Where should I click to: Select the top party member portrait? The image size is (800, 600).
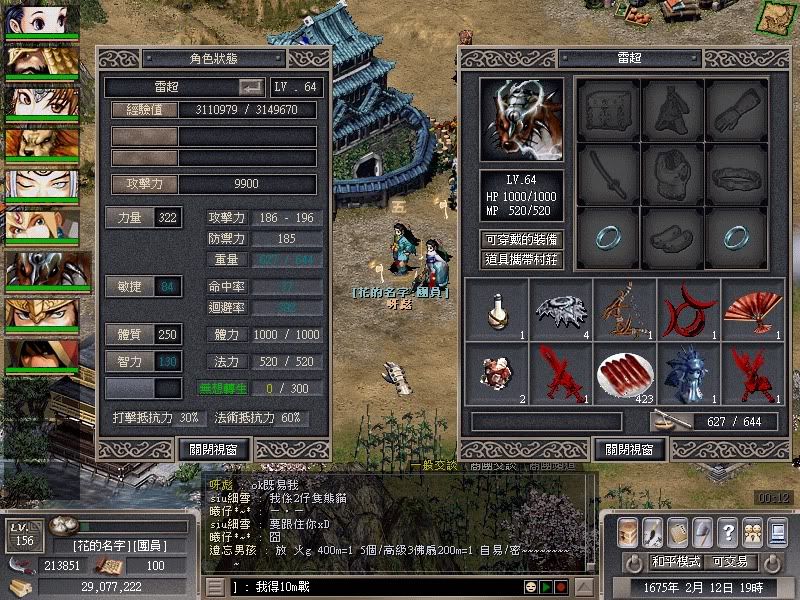(x=42, y=20)
